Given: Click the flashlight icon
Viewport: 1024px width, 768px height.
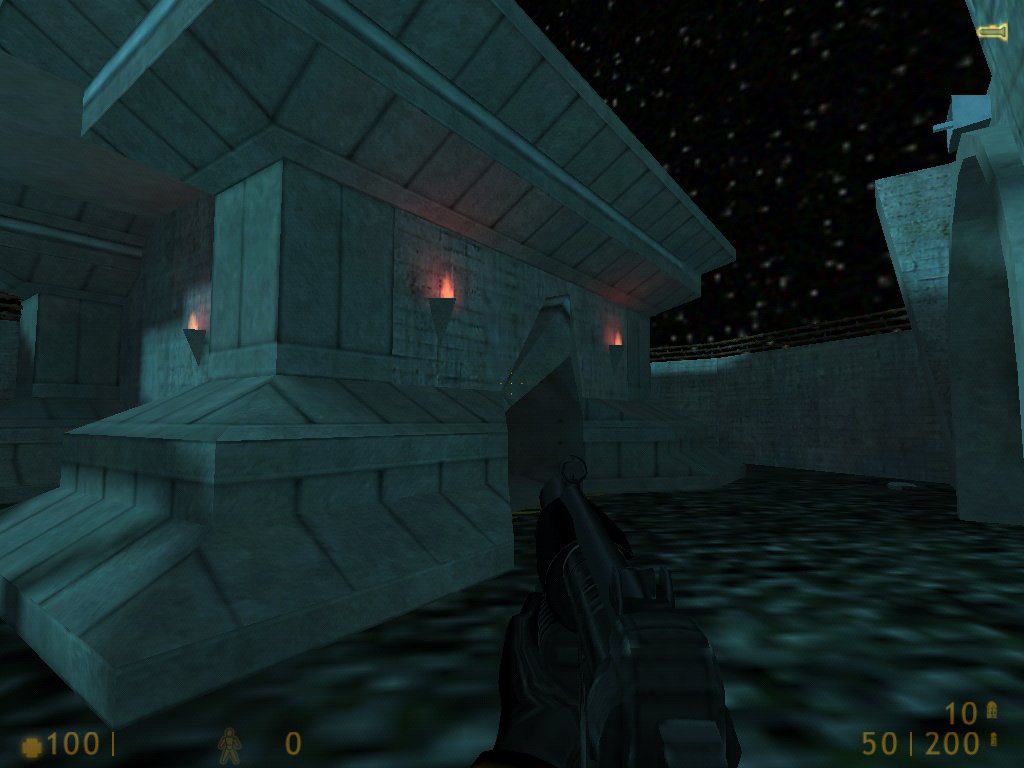Looking at the screenshot, I should click(992, 33).
